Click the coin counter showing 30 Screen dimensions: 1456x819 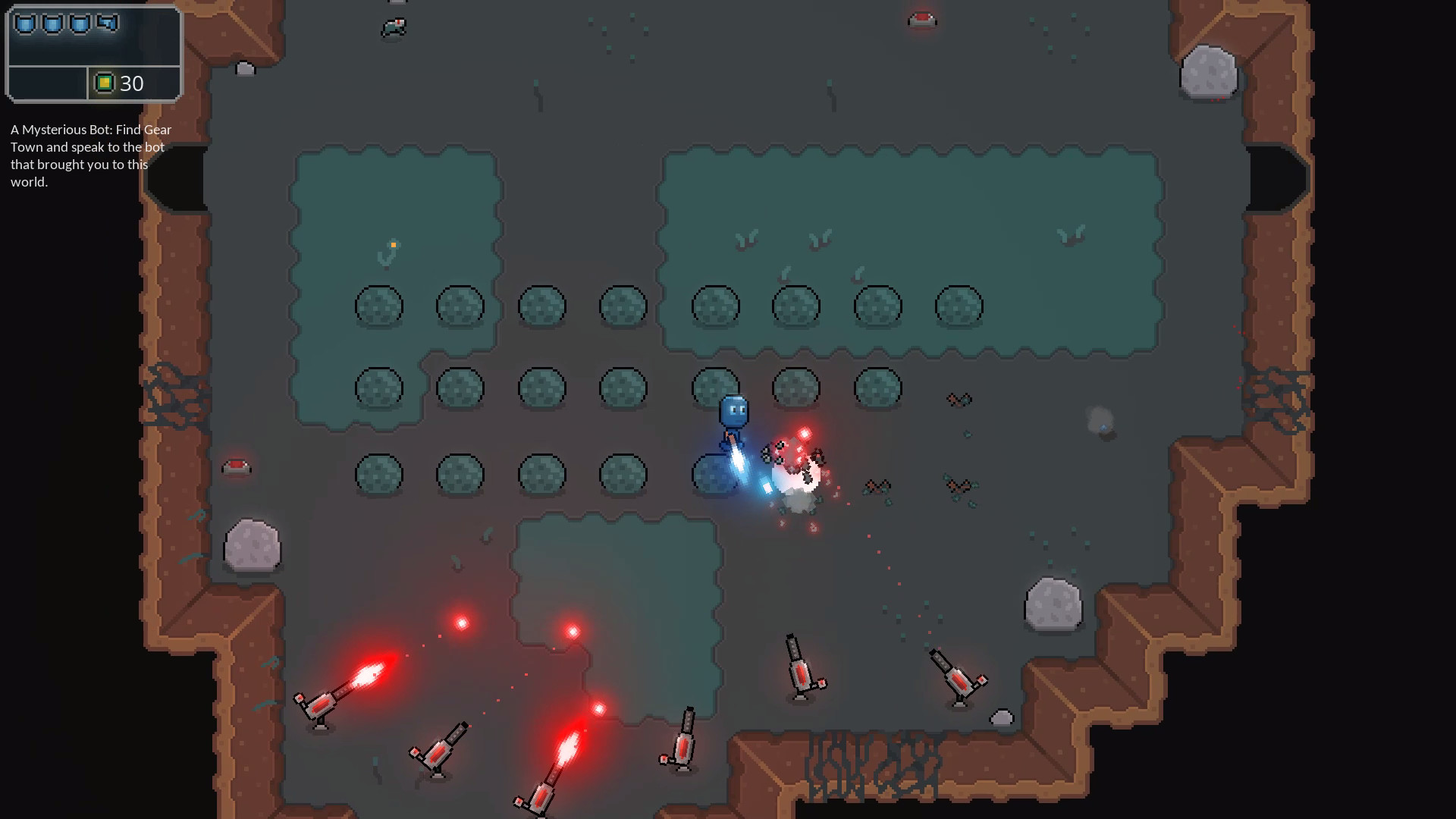pyautogui.click(x=133, y=84)
